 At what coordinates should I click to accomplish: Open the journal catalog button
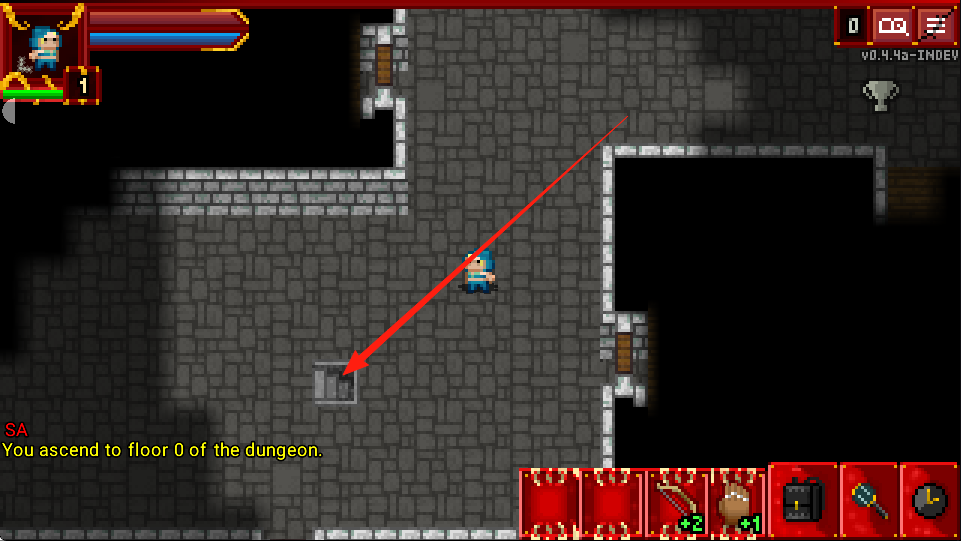point(892,25)
